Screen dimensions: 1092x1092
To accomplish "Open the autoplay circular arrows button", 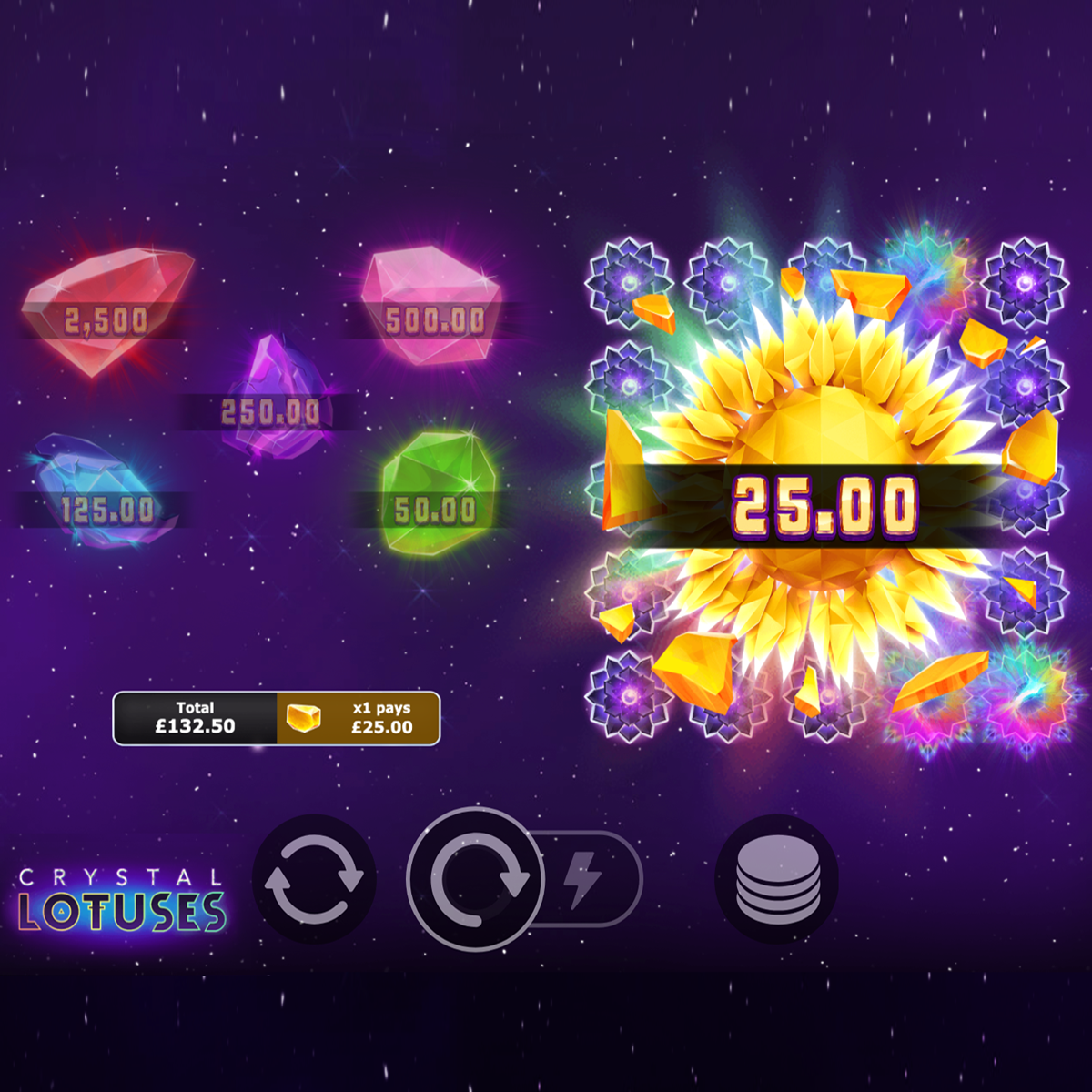I will click(314, 880).
